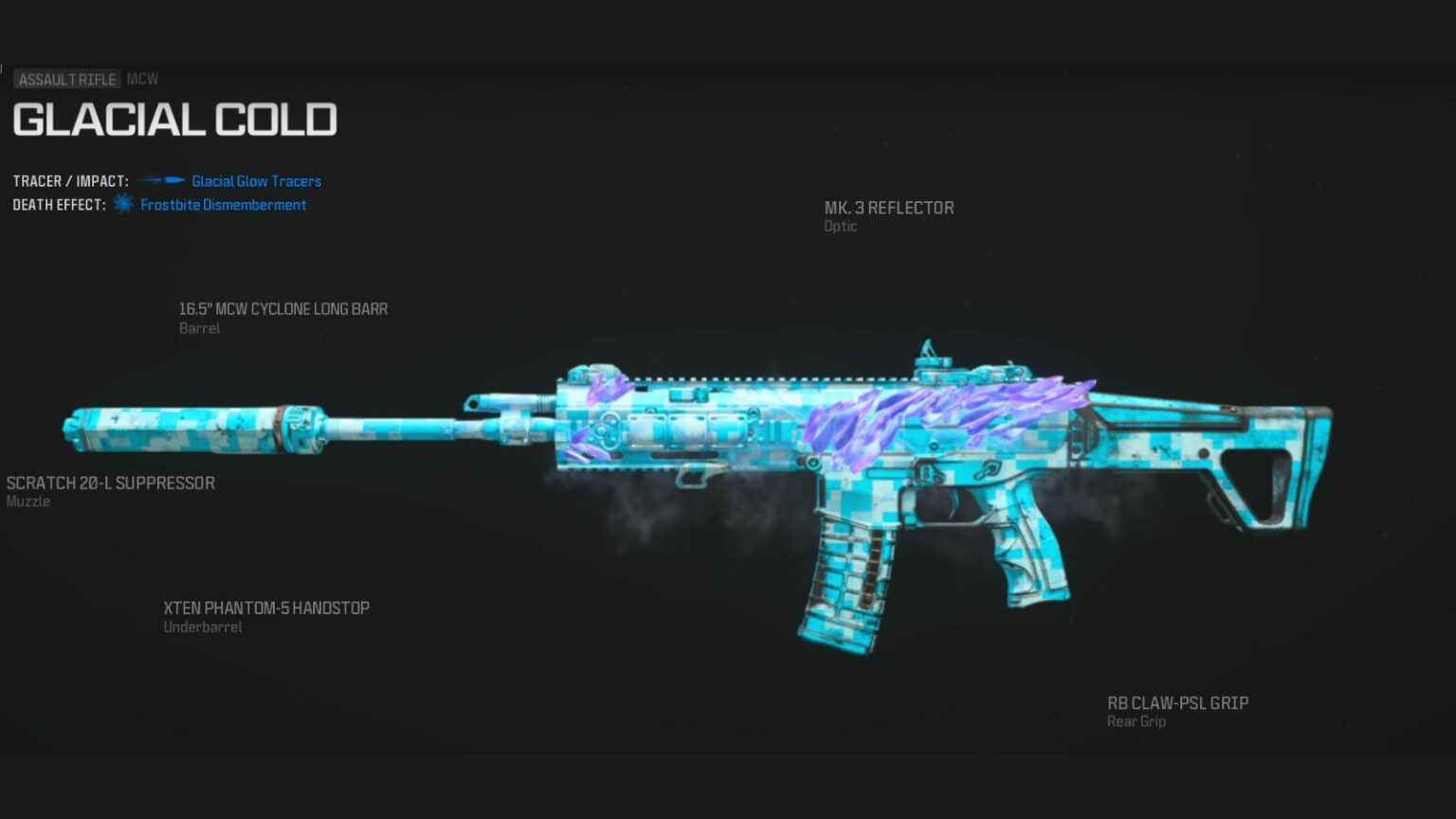
Task: Click the Frostbite snowflake death effect icon
Action: point(122,204)
